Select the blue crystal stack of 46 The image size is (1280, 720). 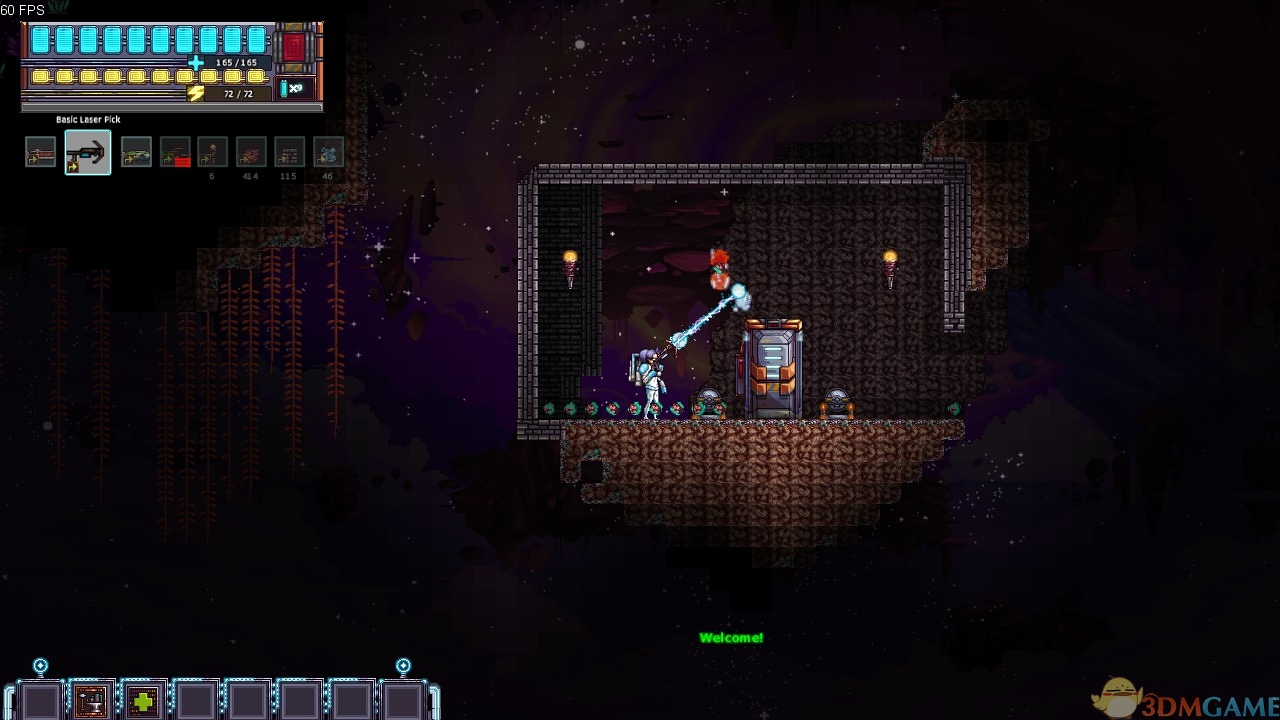328,152
